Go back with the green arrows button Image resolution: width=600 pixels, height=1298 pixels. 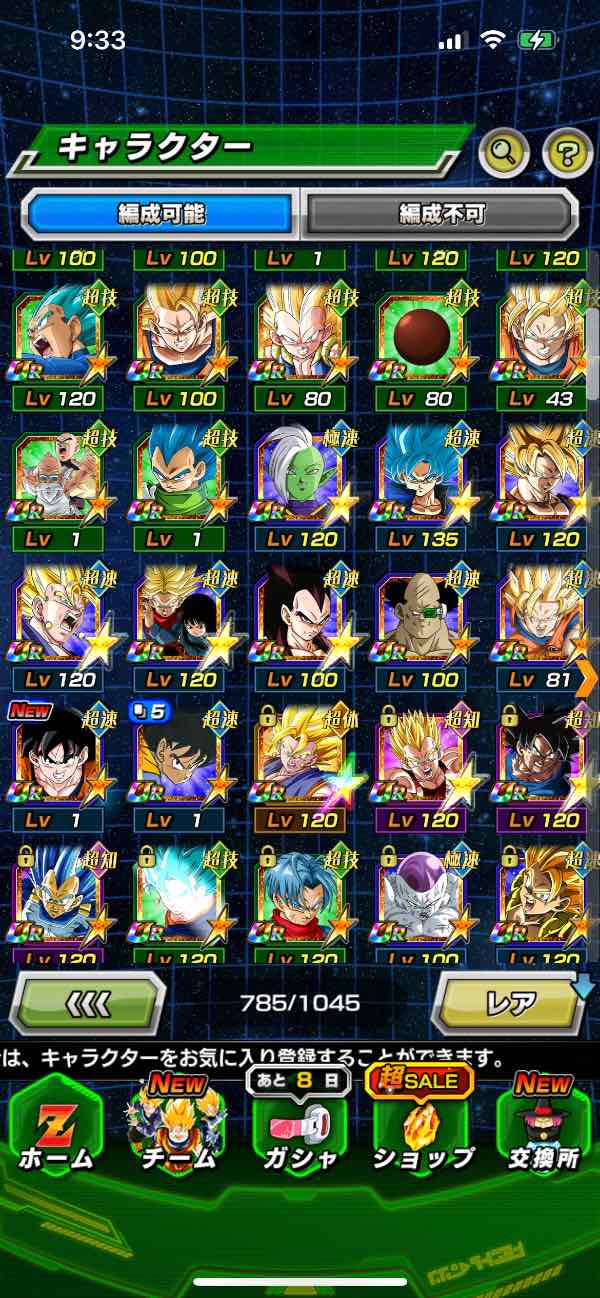[86, 1002]
